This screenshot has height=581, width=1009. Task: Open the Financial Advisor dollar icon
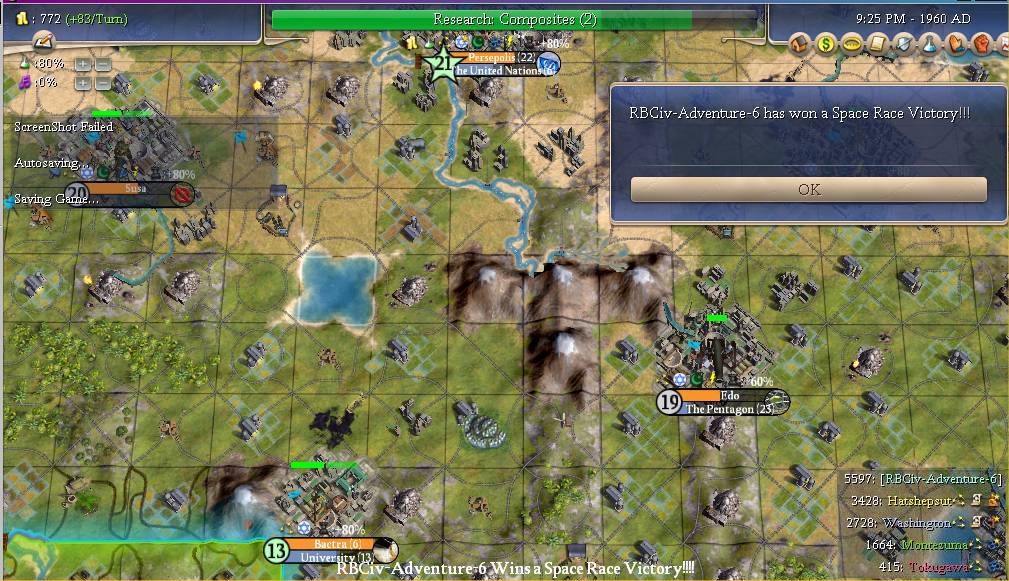[826, 44]
